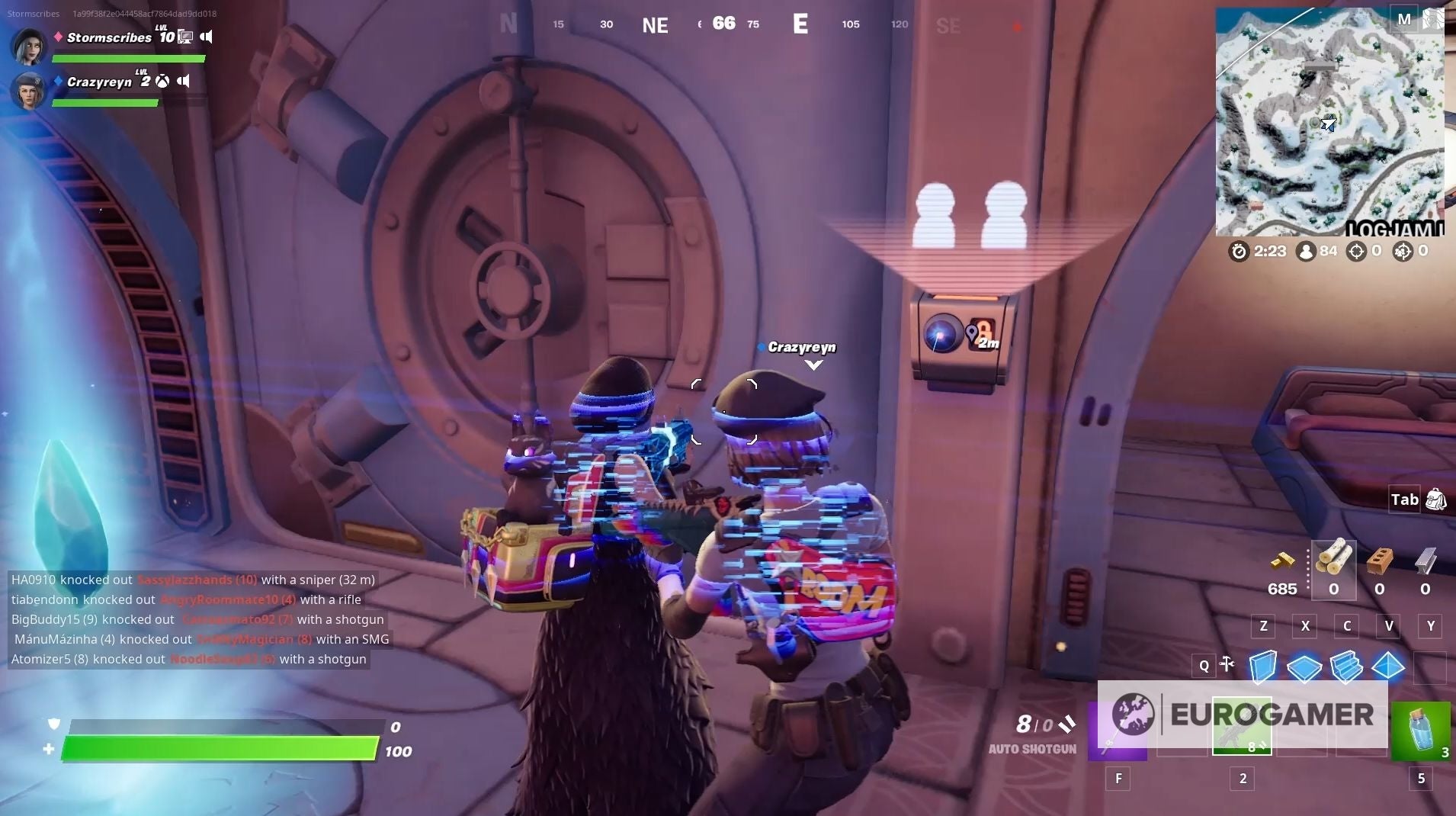The image size is (1456, 816).
Task: Open the Auto Shotgun weapon slot 2
Action: point(1243,726)
